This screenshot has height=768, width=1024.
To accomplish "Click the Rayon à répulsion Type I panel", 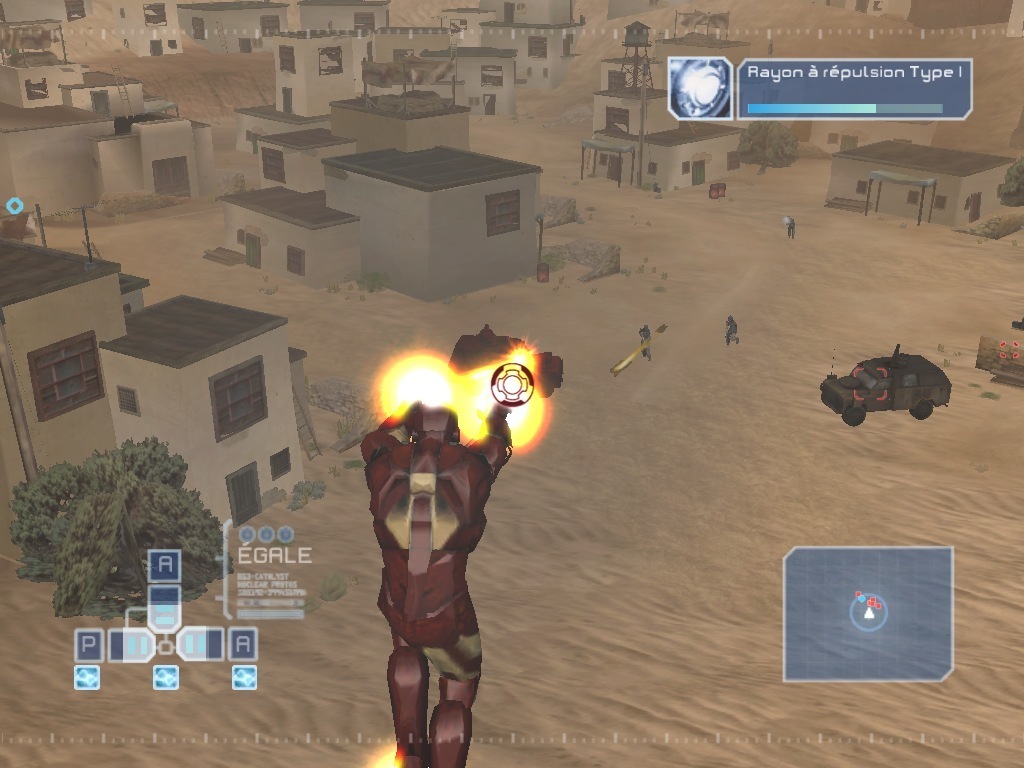I will point(855,89).
